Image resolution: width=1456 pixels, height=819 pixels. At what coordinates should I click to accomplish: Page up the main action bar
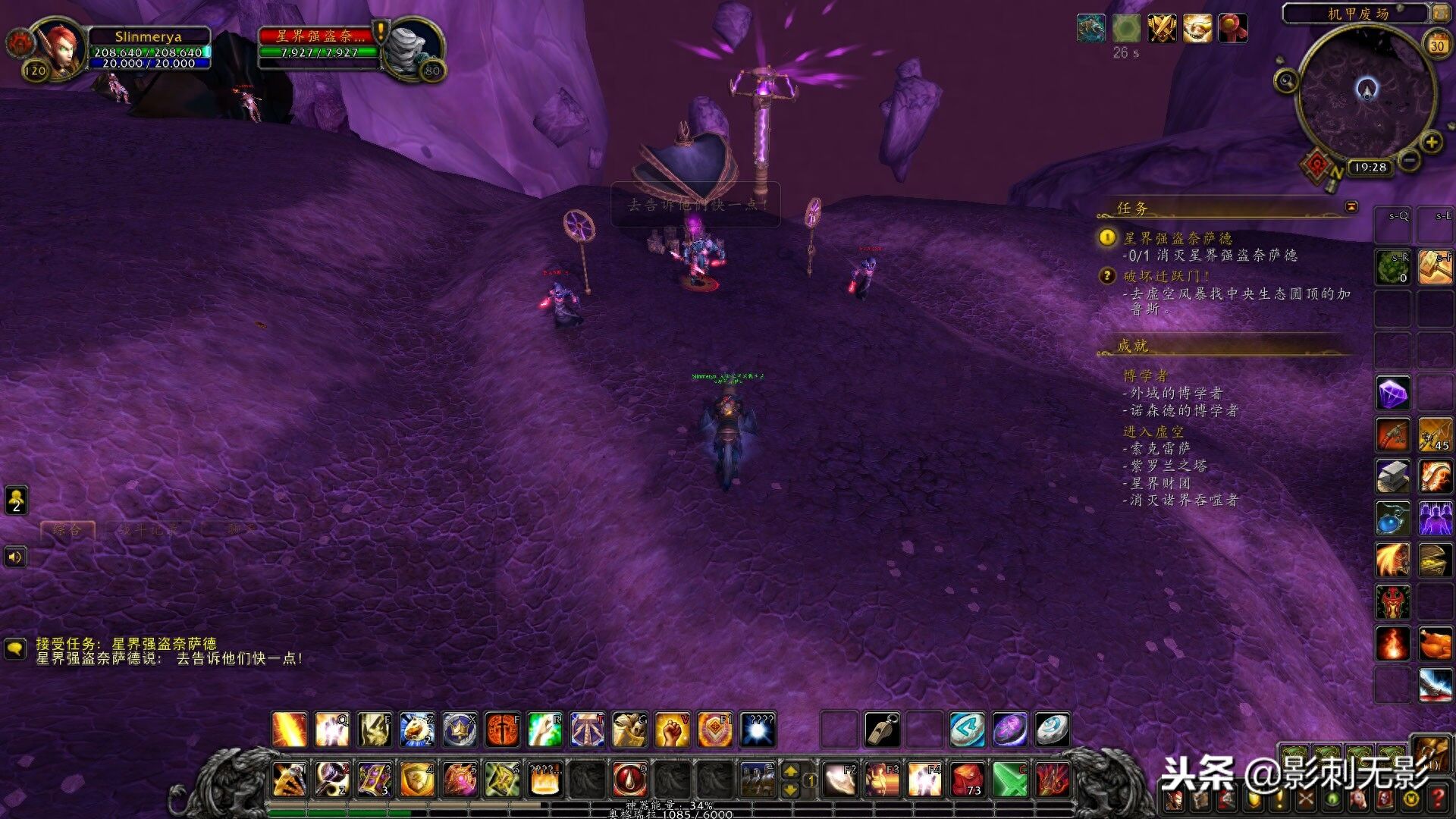point(790,770)
